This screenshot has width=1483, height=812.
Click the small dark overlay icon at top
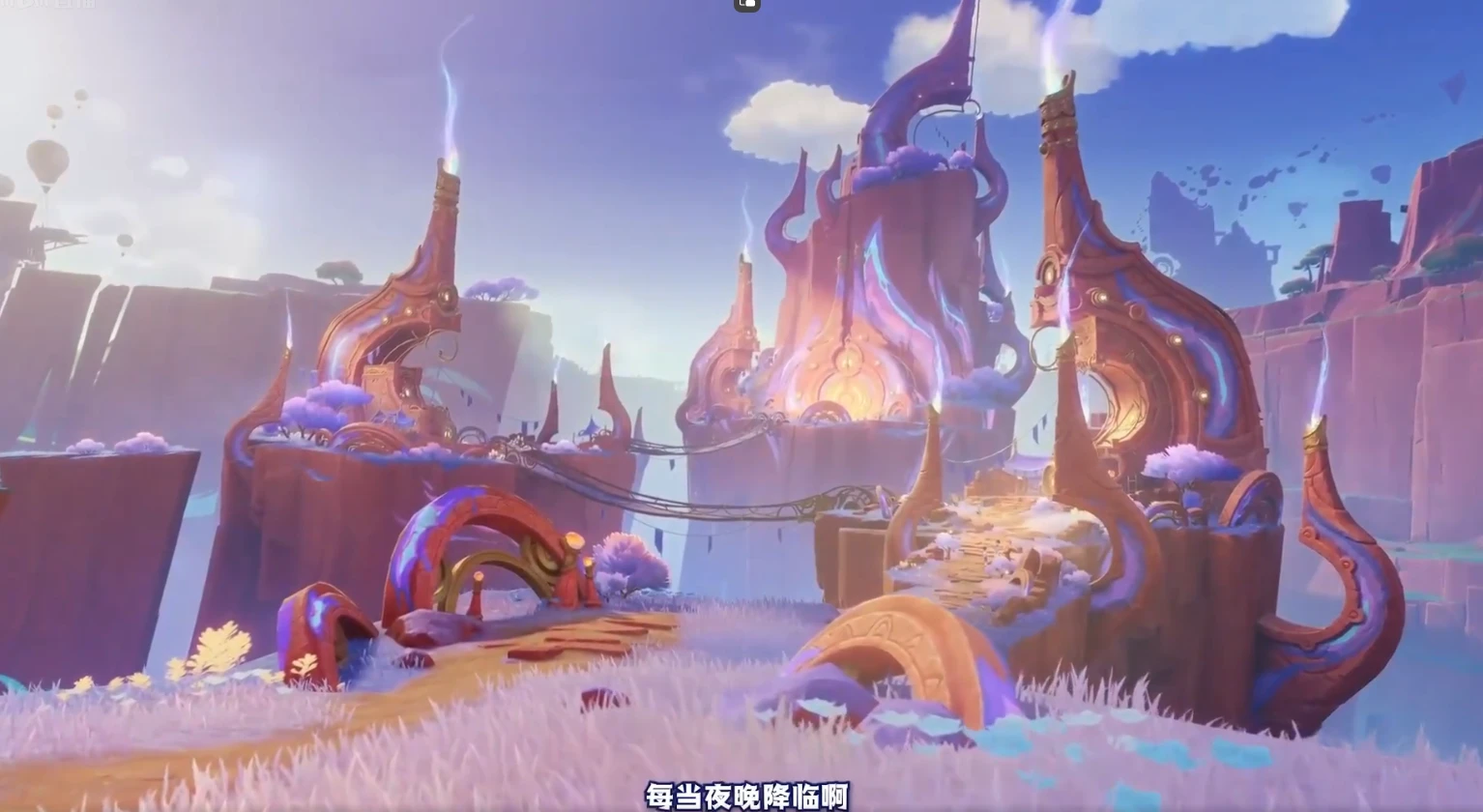pyautogui.click(x=747, y=5)
